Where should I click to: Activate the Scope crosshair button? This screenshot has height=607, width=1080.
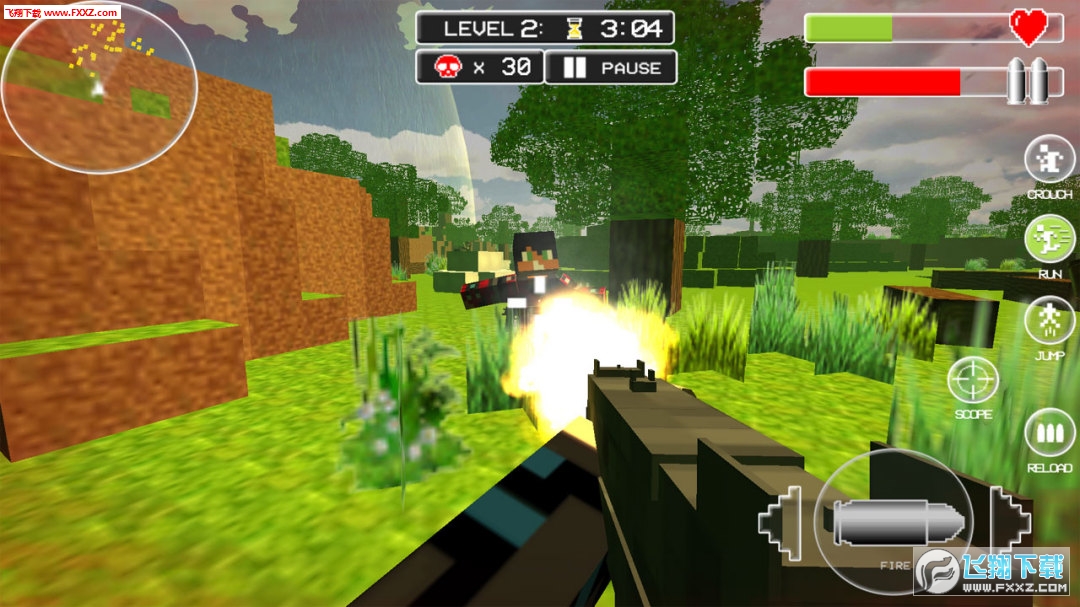click(x=973, y=381)
